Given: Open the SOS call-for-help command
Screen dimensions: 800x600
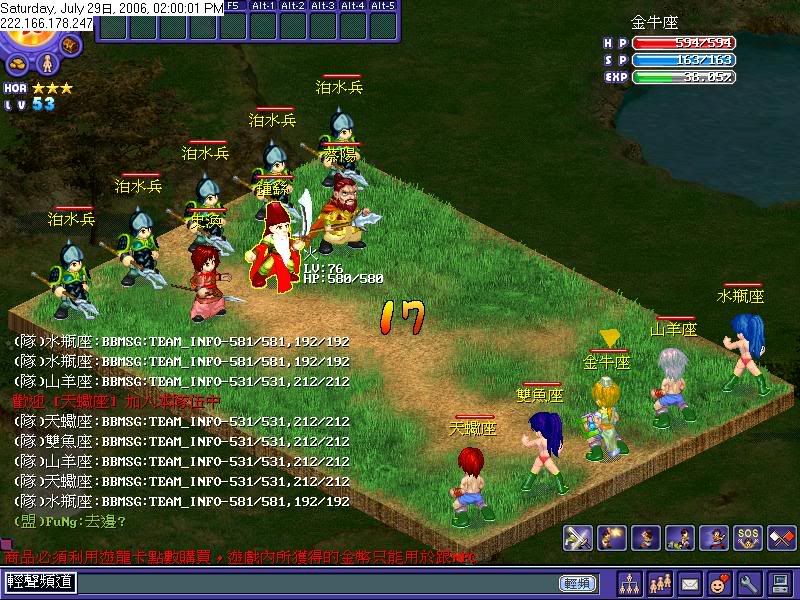Looking at the screenshot, I should [747, 538].
